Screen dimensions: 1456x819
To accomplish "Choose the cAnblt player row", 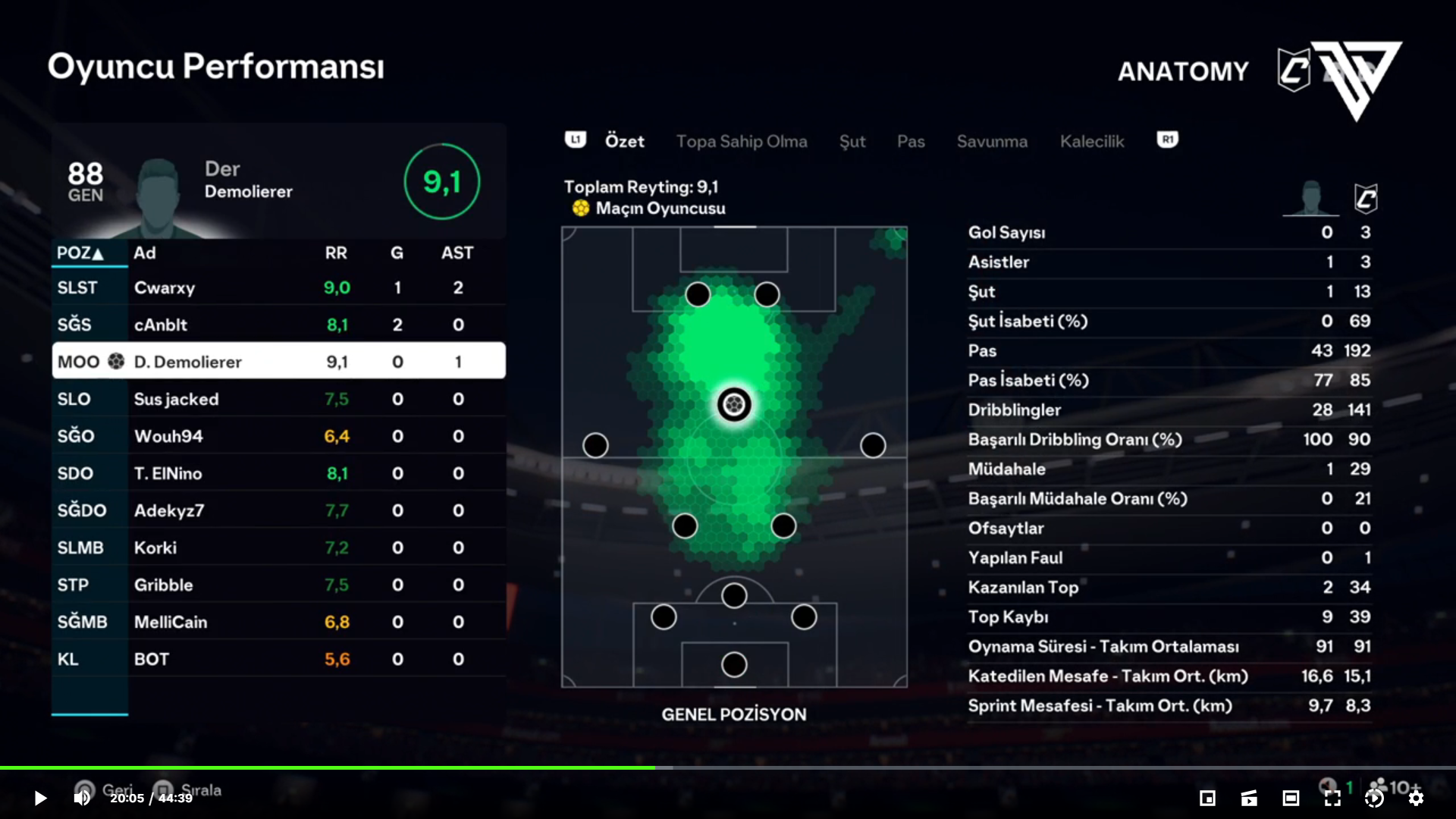I will coord(278,325).
